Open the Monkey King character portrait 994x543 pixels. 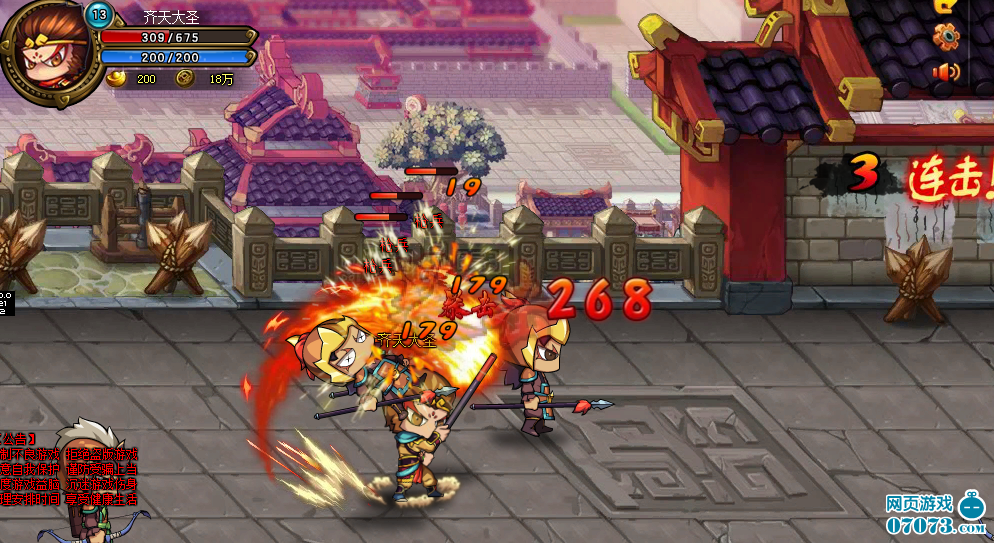pos(48,48)
